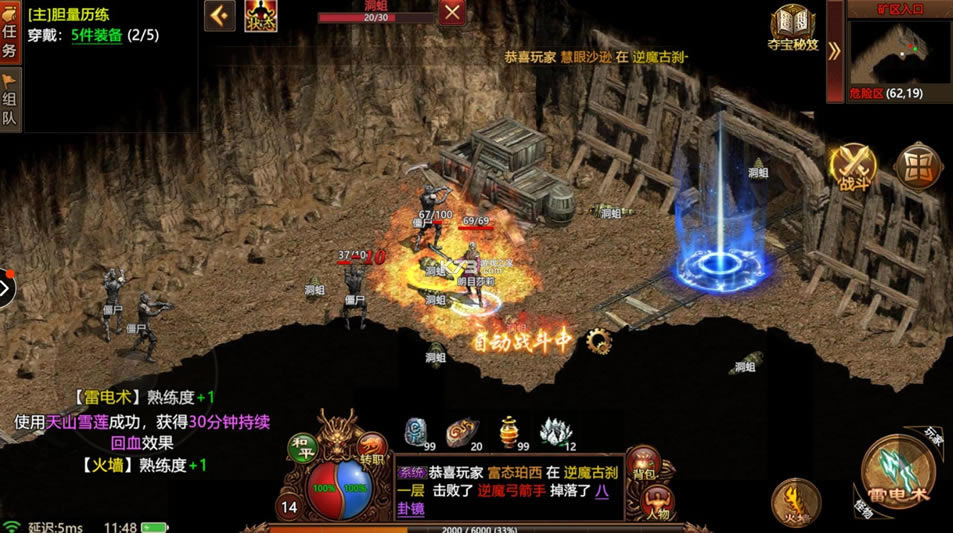Open the 矿区入口 minimap
Screen dimensions: 953x533
(x=898, y=50)
